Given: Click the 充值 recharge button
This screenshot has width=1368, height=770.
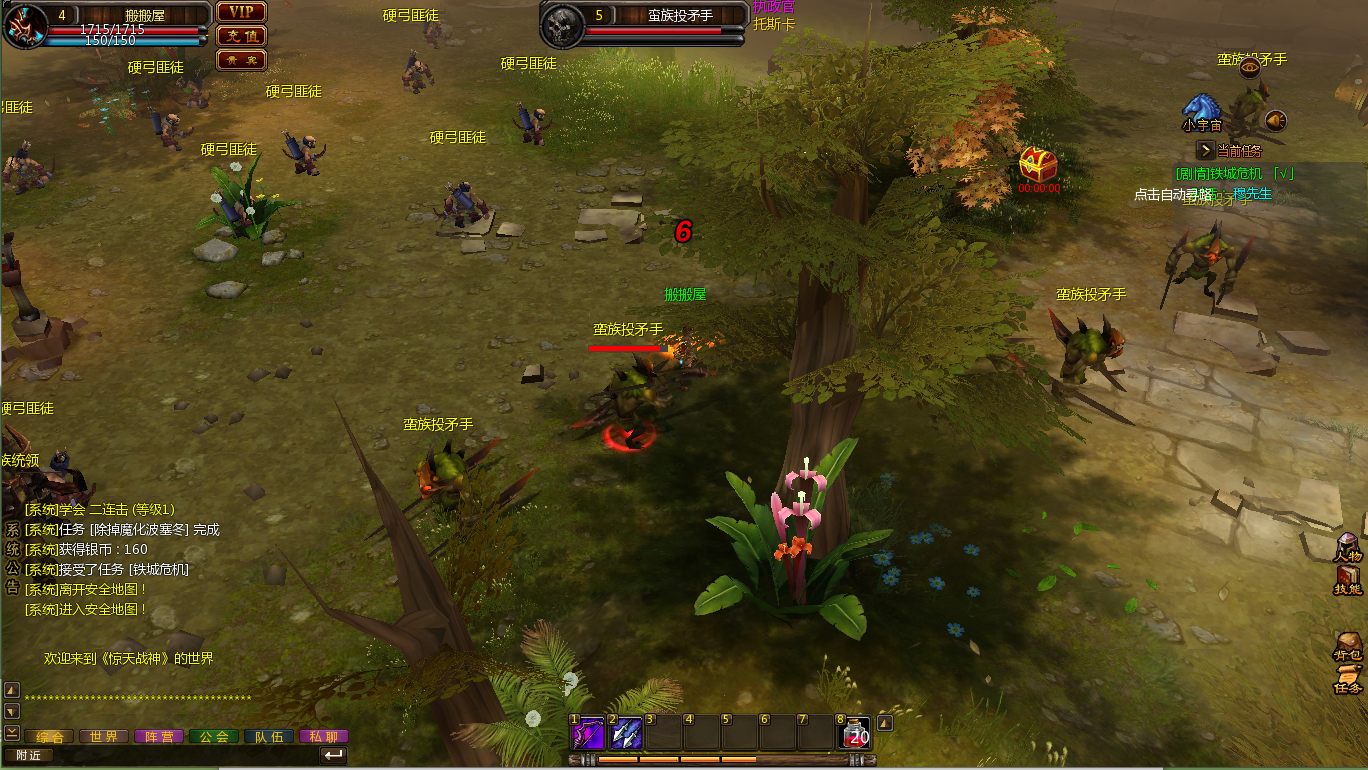Looking at the screenshot, I should tap(241, 36).
